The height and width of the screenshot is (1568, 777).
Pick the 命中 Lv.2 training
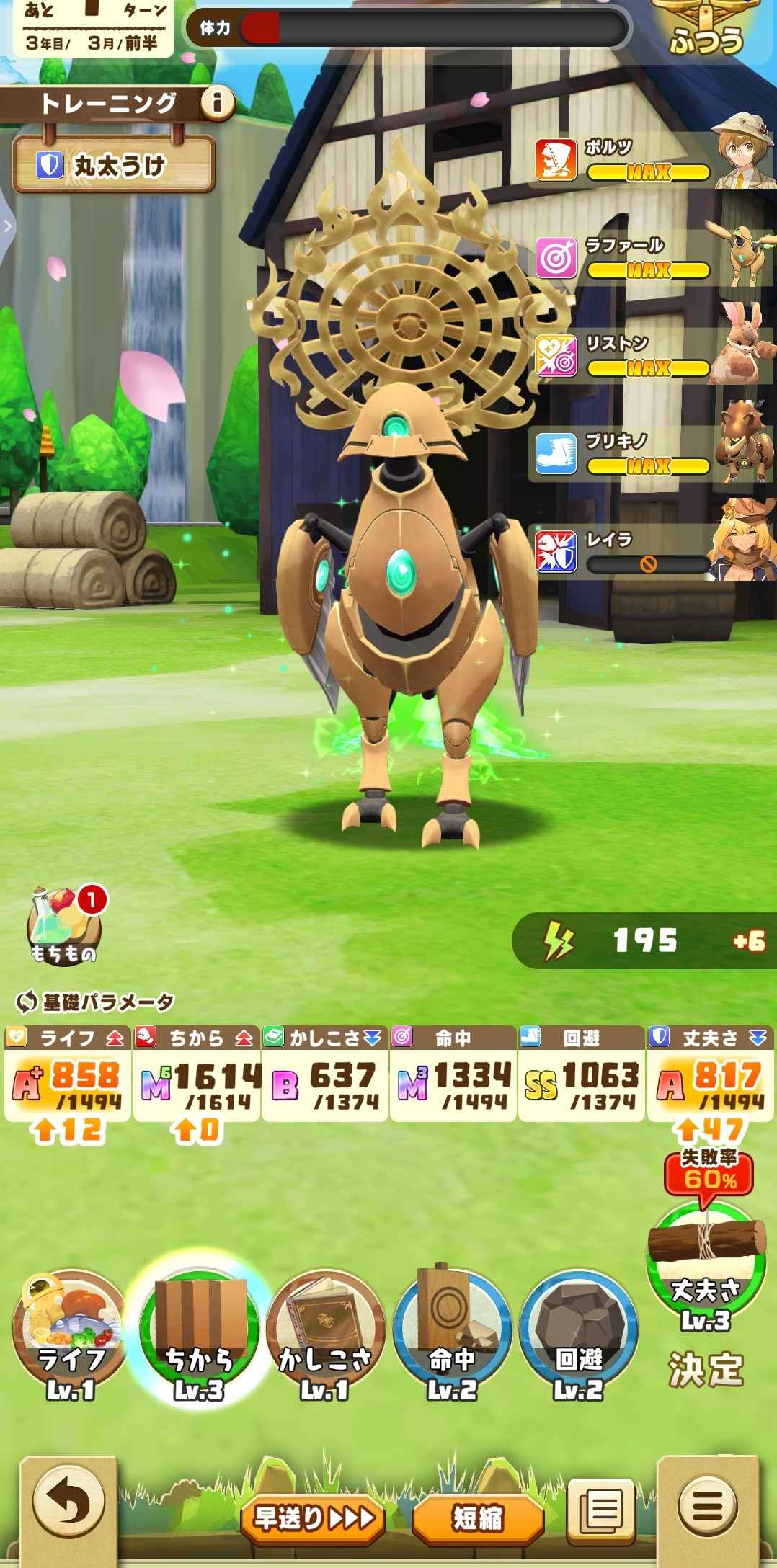(x=452, y=1337)
